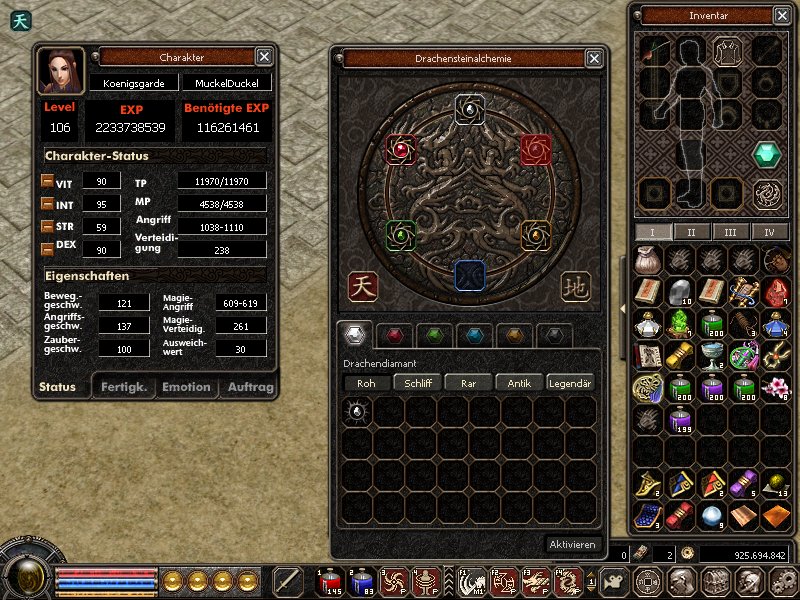The image size is (800, 600).
Task: Close the Inventar window
Action: tap(781, 15)
